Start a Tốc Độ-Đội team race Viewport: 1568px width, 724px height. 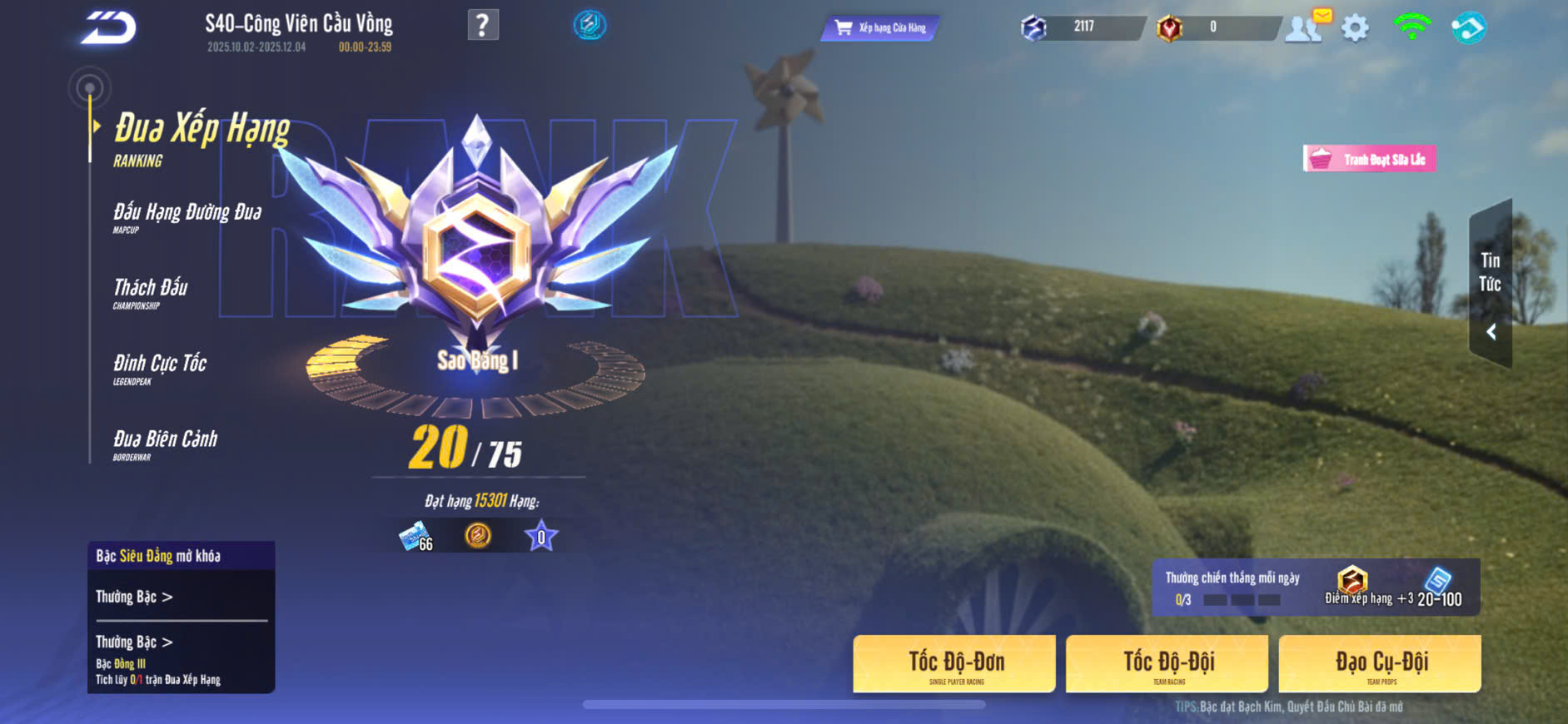tap(1167, 664)
